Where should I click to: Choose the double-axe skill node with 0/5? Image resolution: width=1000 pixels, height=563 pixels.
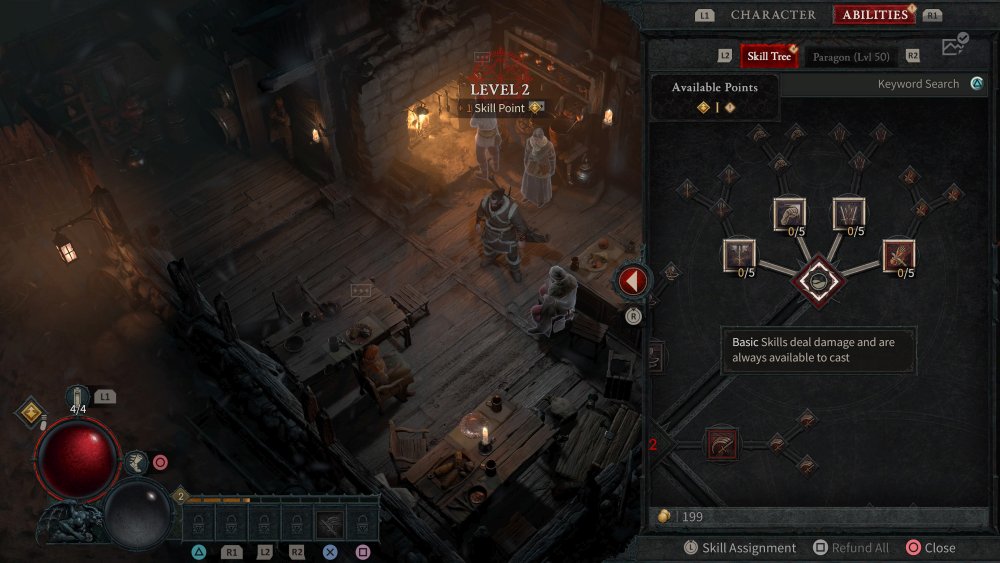(740, 255)
